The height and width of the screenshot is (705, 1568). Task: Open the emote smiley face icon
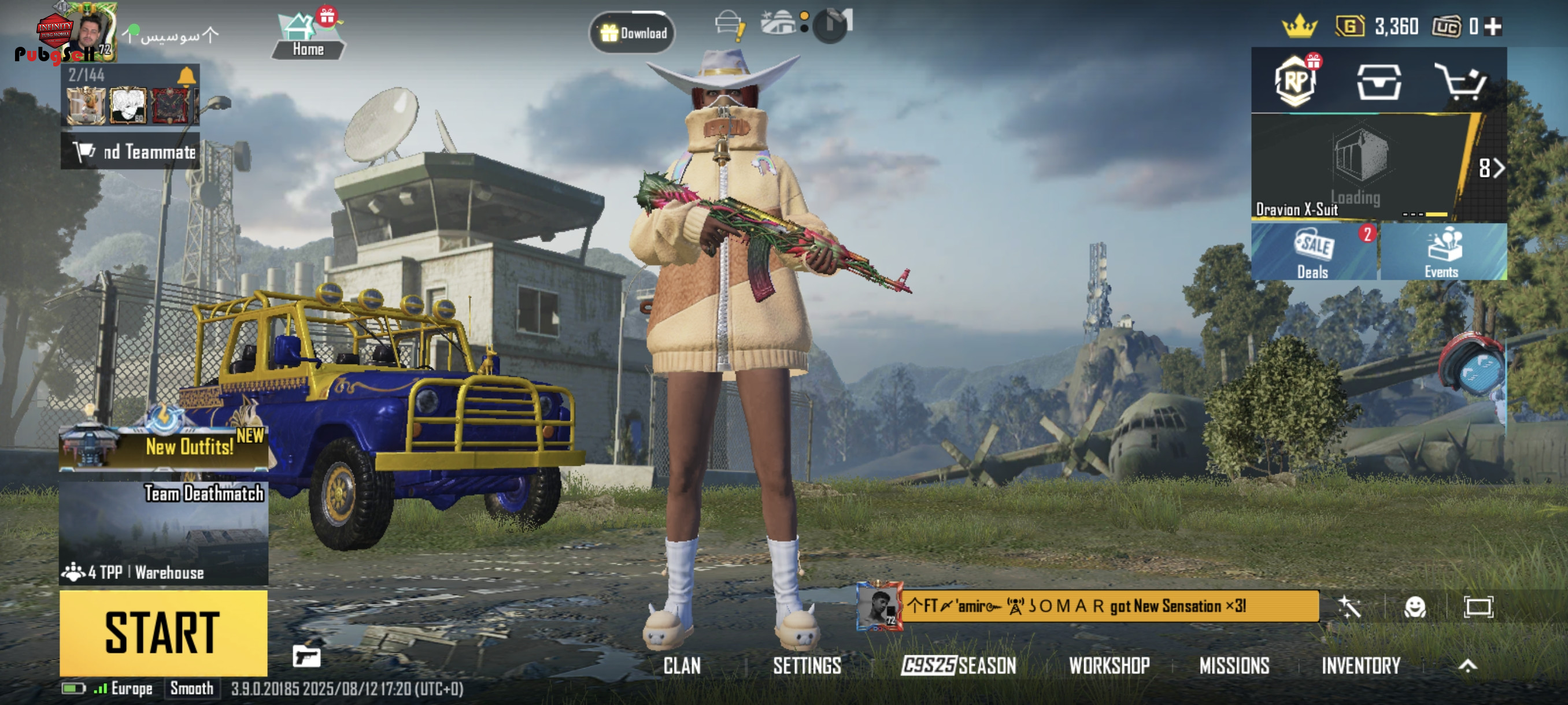(1415, 607)
